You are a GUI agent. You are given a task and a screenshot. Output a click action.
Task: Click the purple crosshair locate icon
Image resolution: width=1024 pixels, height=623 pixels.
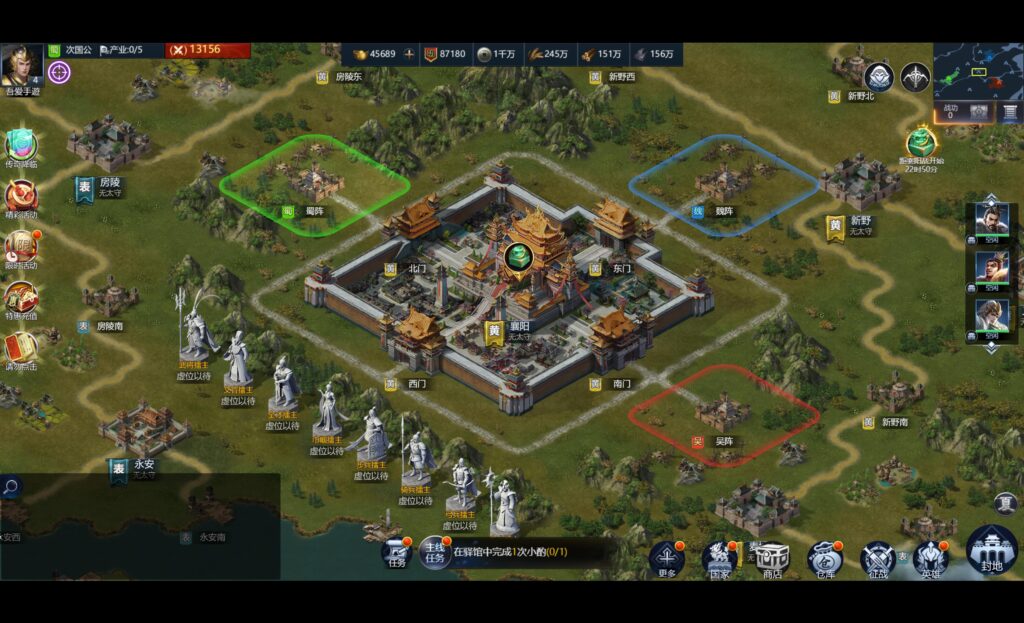[x=59, y=72]
